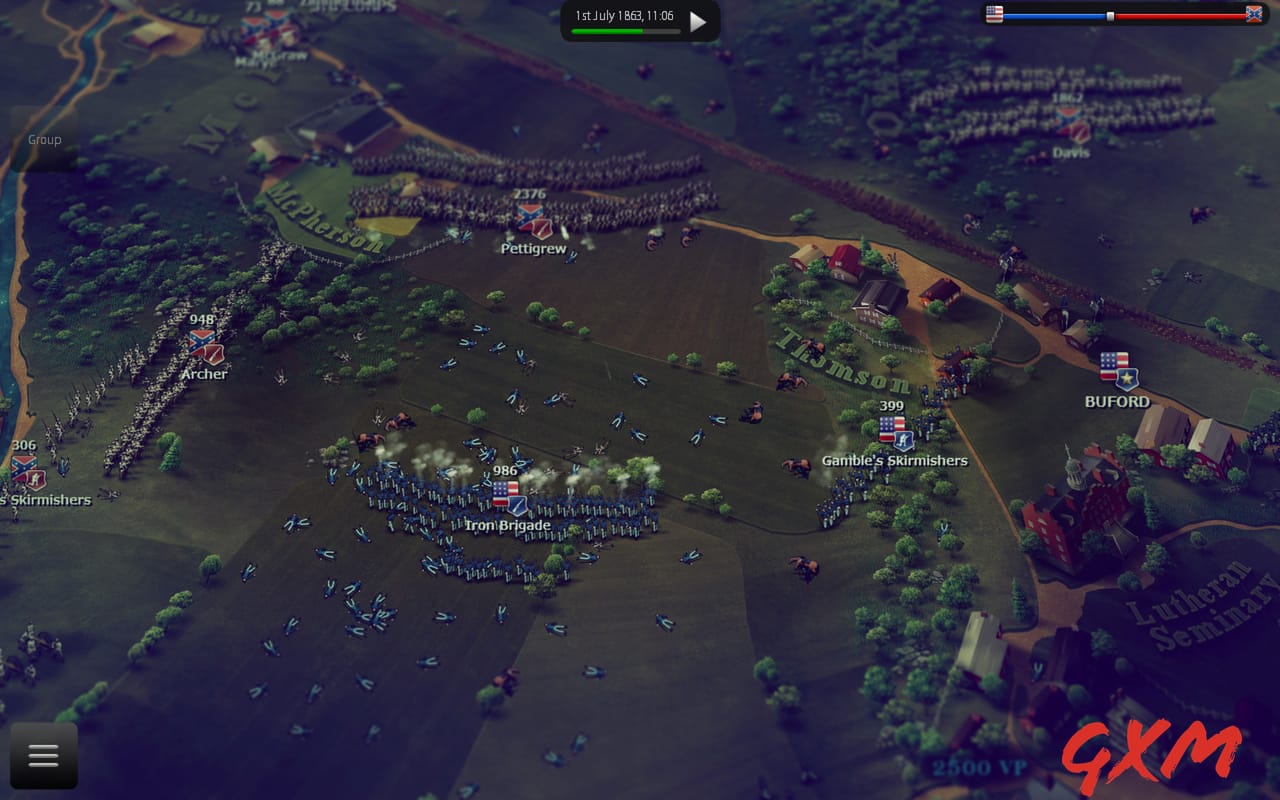Select the Pettigrew Confederate brigade flag
The height and width of the screenshot is (800, 1280).
[x=534, y=218]
